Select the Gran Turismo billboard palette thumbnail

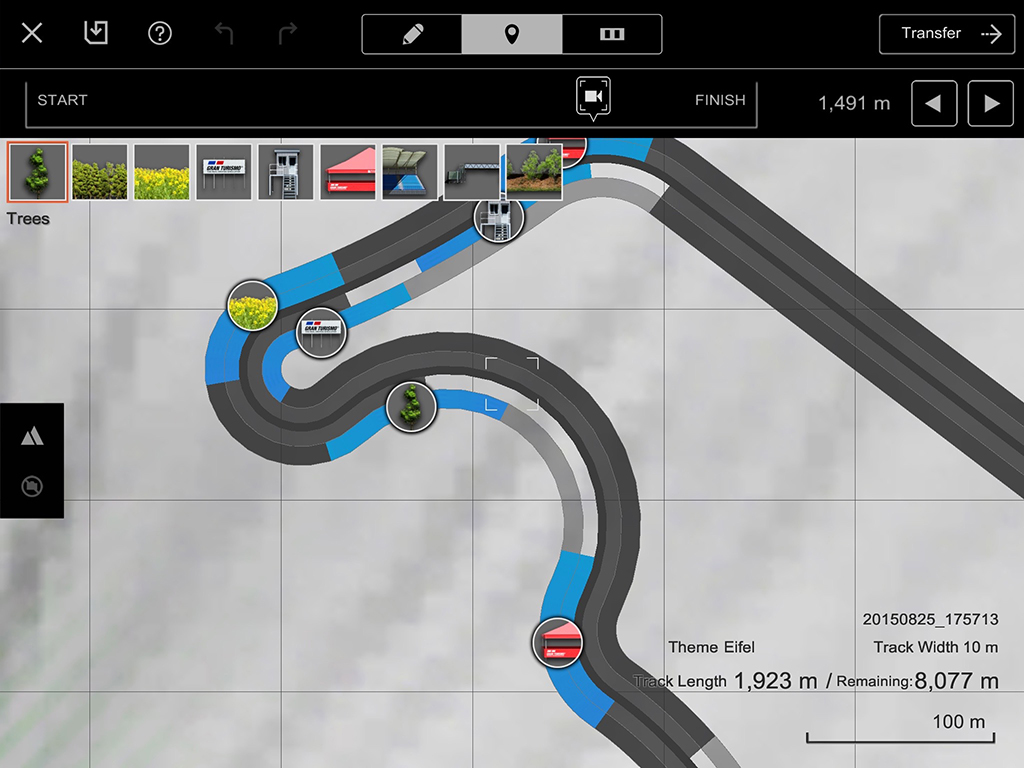(224, 172)
